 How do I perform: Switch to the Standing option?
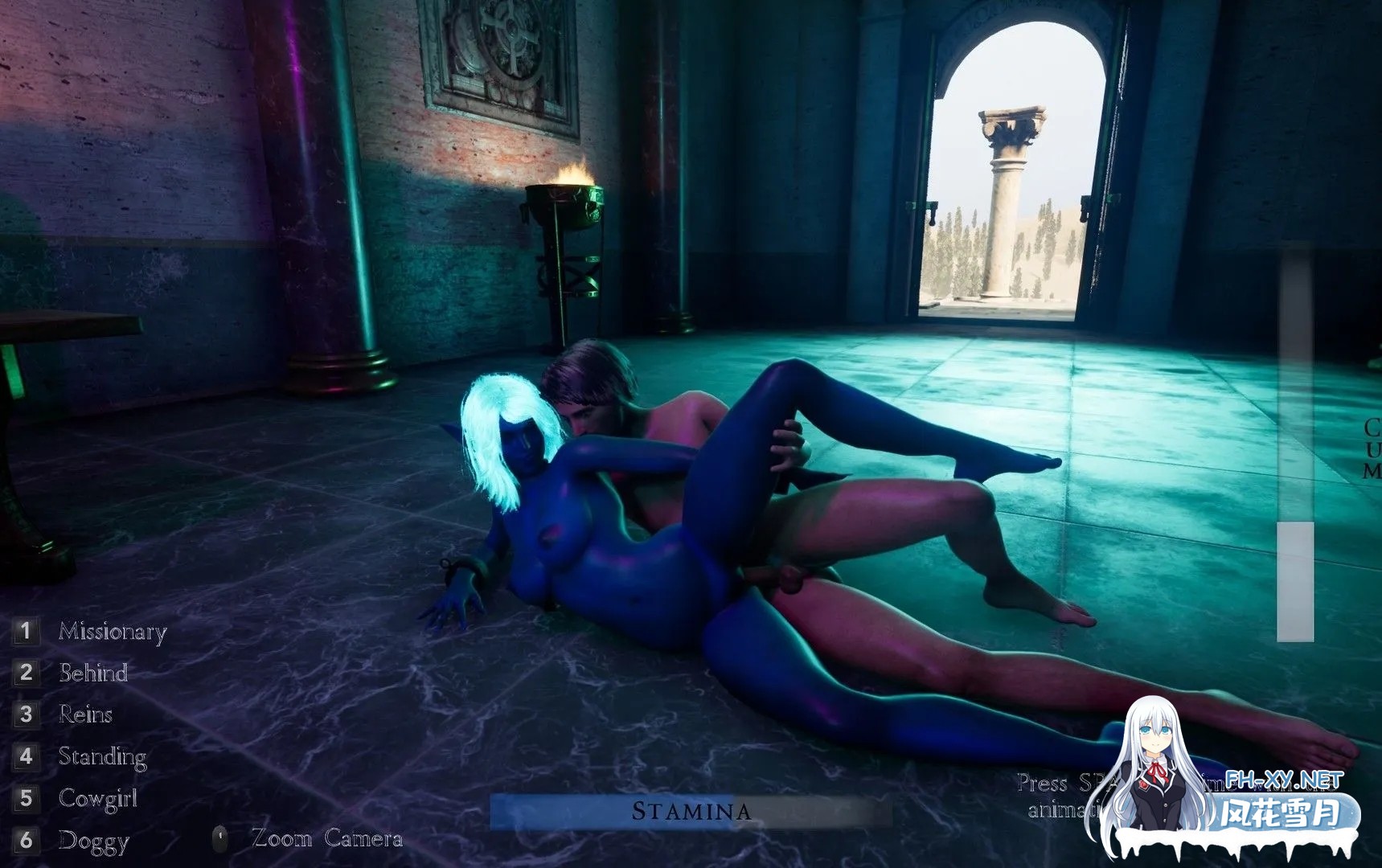click(101, 756)
